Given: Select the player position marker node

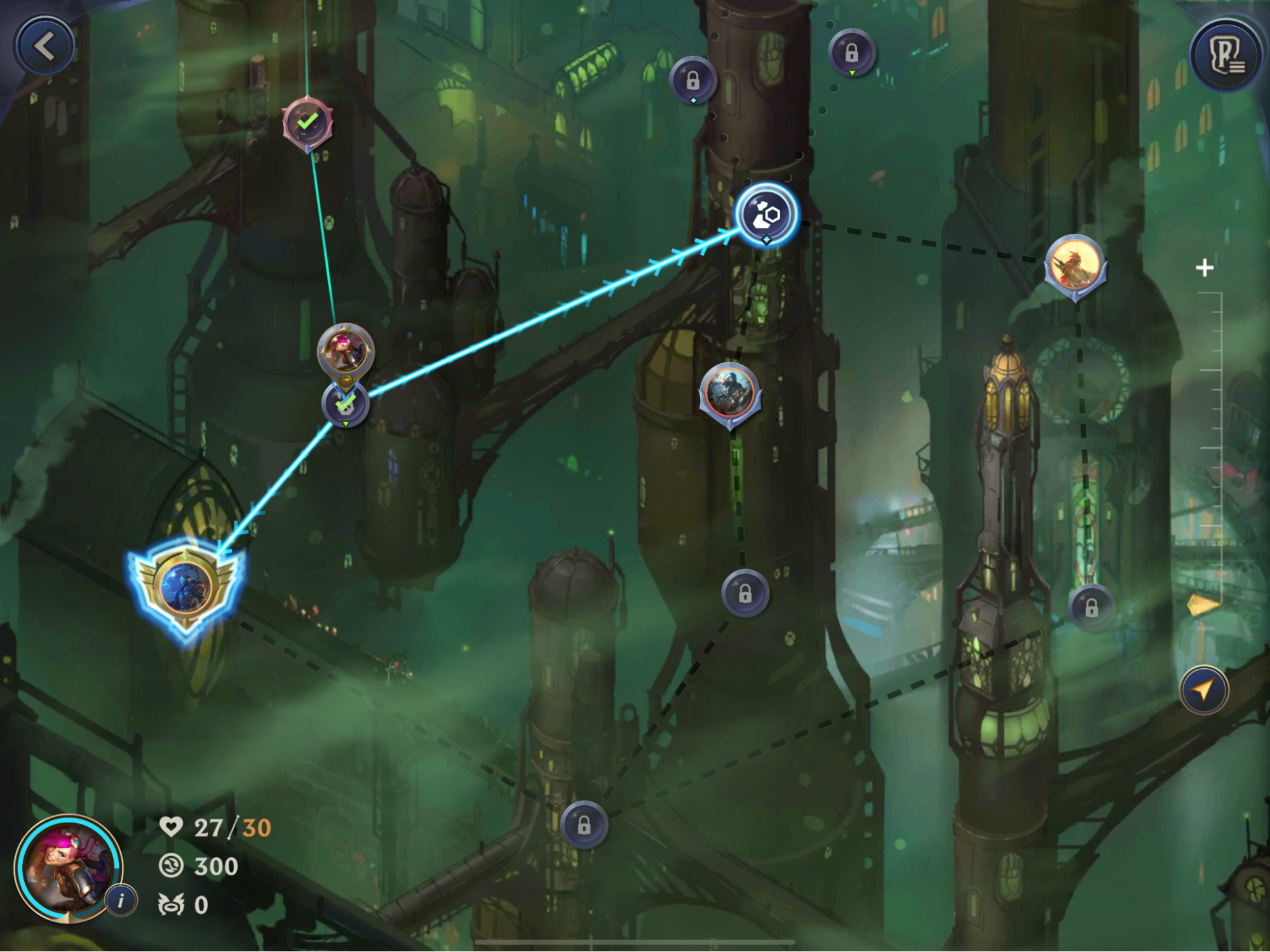Looking at the screenshot, I should [345, 351].
